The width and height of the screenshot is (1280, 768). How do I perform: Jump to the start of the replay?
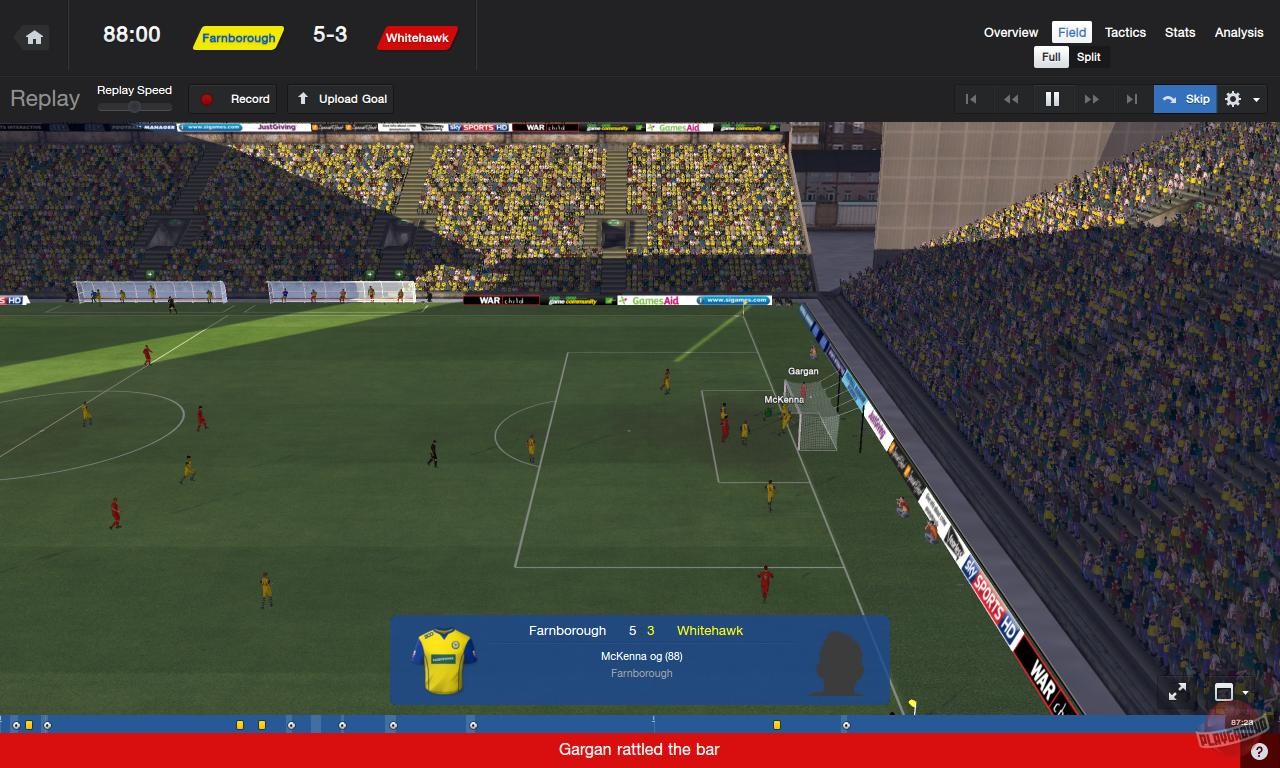pyautogui.click(x=971, y=99)
